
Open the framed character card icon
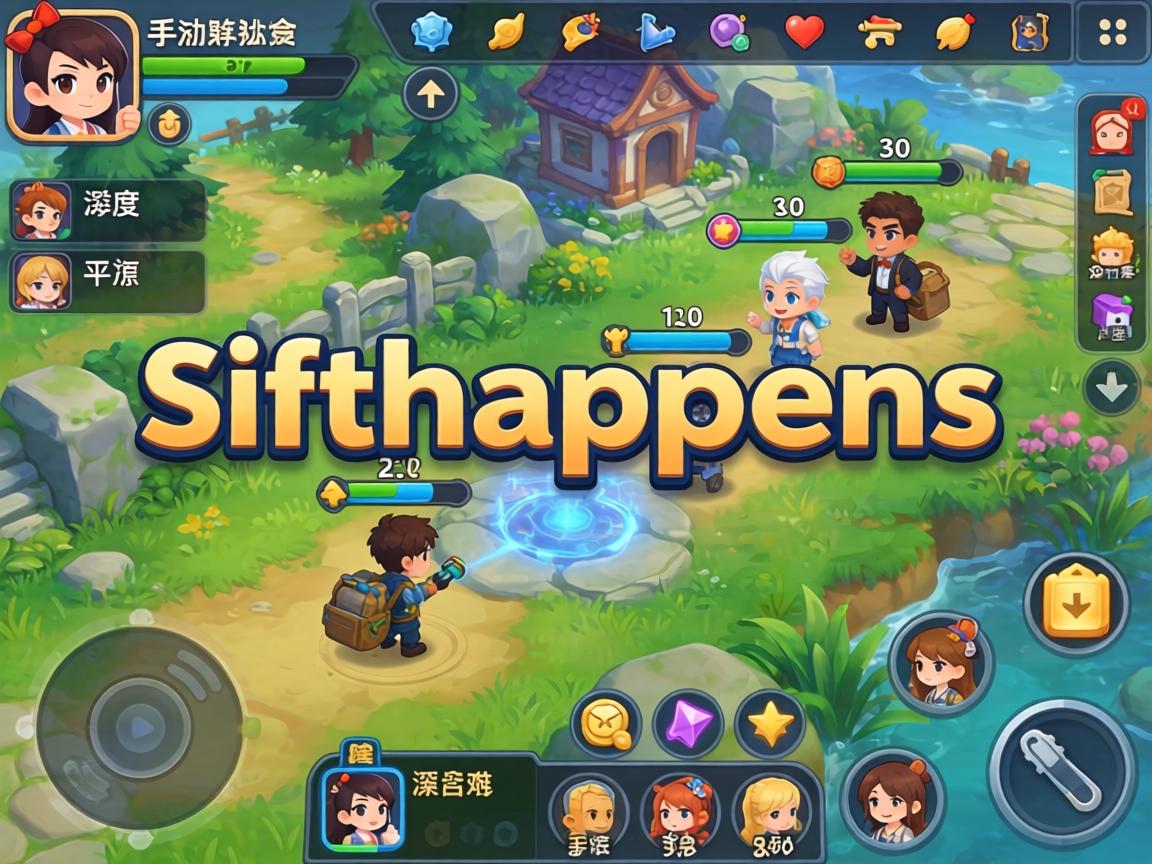tap(1028, 32)
